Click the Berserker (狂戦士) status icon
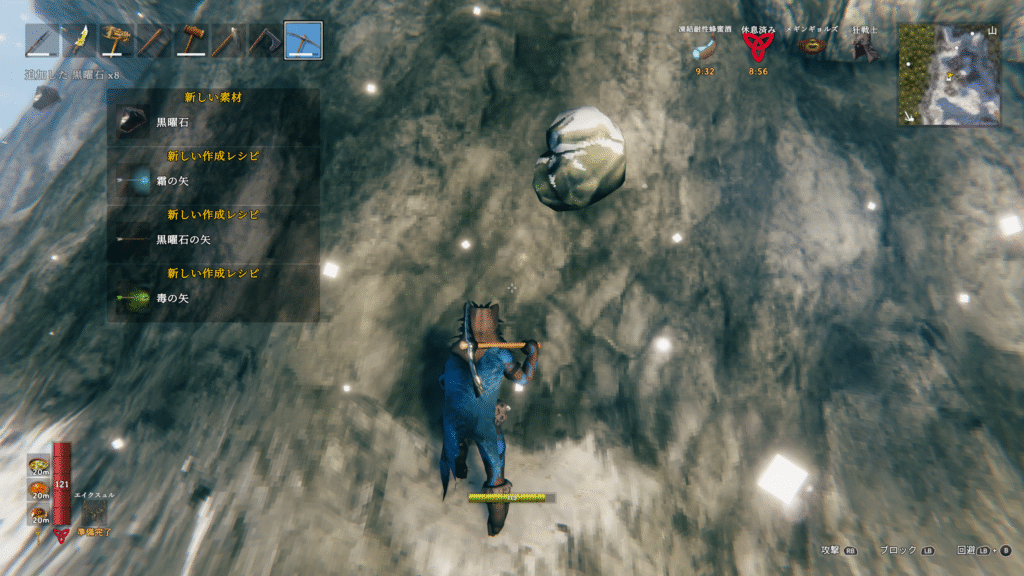Image resolution: width=1024 pixels, height=576 pixels. [861, 49]
